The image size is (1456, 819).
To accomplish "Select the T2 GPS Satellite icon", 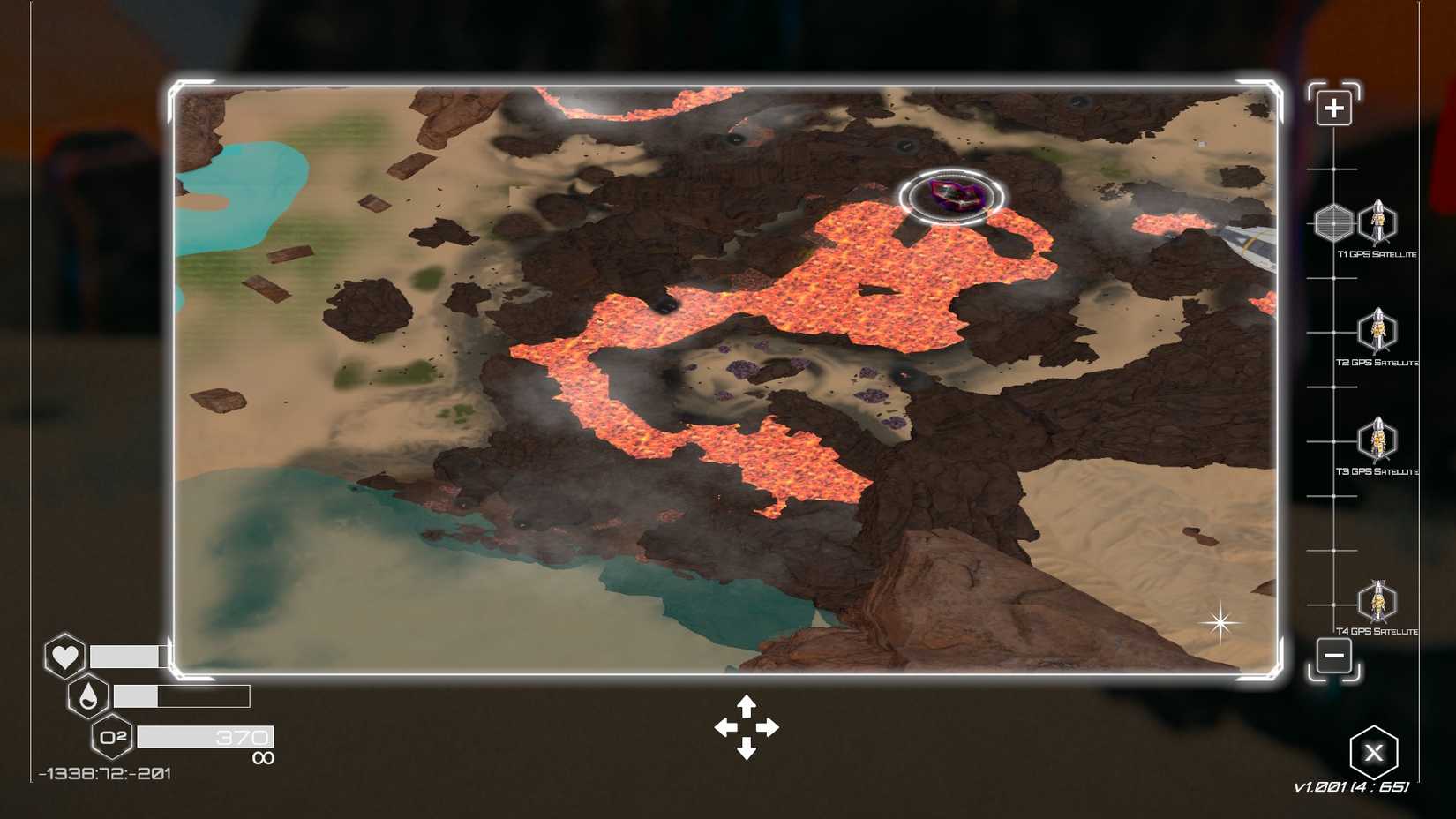I will pyautogui.click(x=1376, y=332).
